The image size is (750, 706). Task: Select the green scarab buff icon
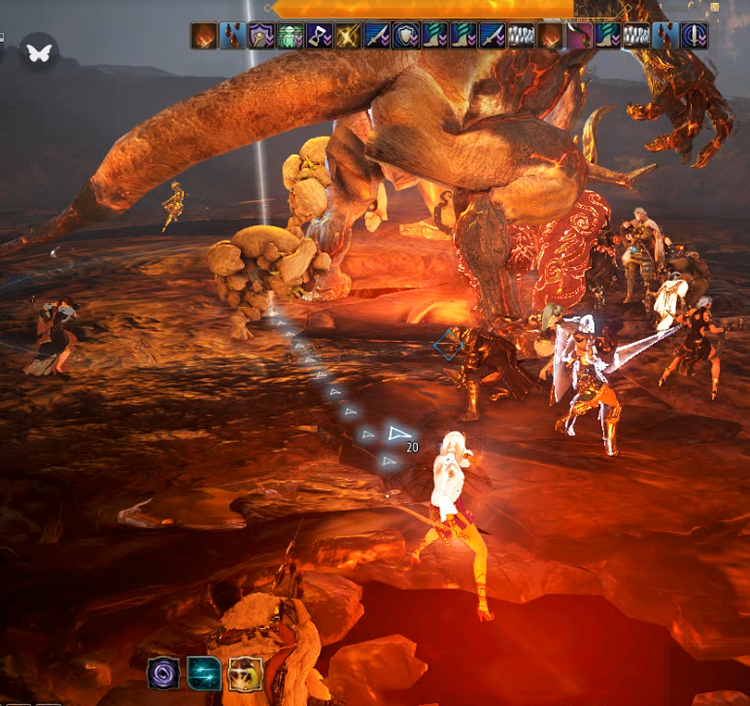291,37
